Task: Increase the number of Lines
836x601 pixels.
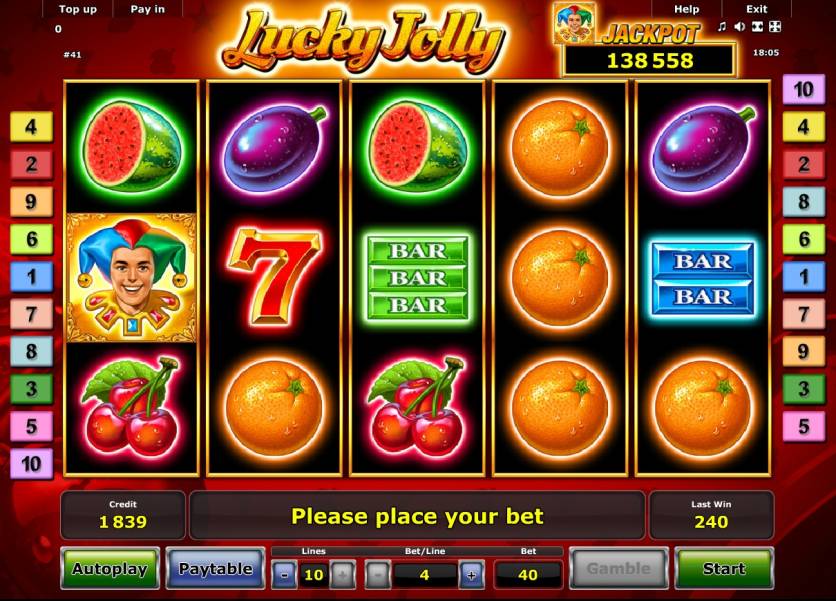Action: [x=341, y=575]
